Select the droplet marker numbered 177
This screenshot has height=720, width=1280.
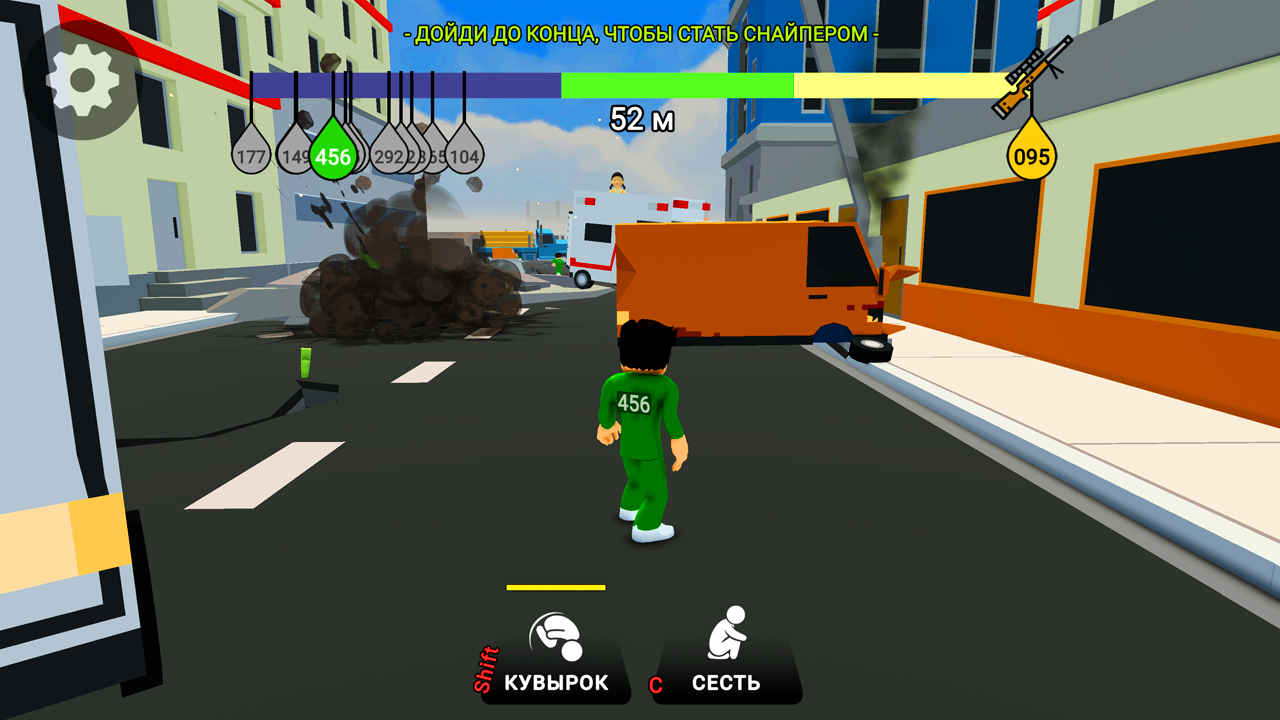(x=252, y=155)
